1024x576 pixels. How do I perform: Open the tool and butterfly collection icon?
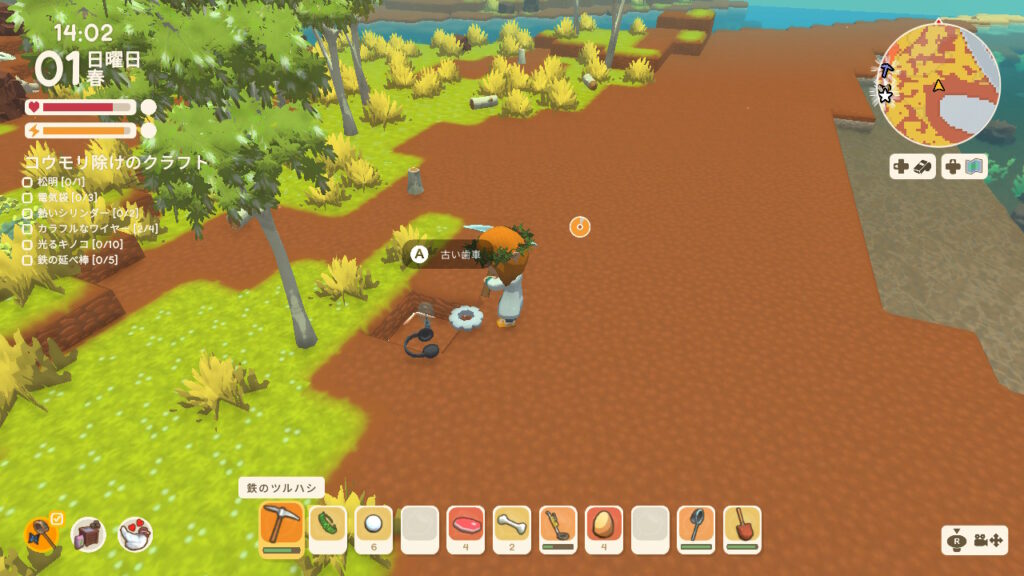click(x=42, y=535)
